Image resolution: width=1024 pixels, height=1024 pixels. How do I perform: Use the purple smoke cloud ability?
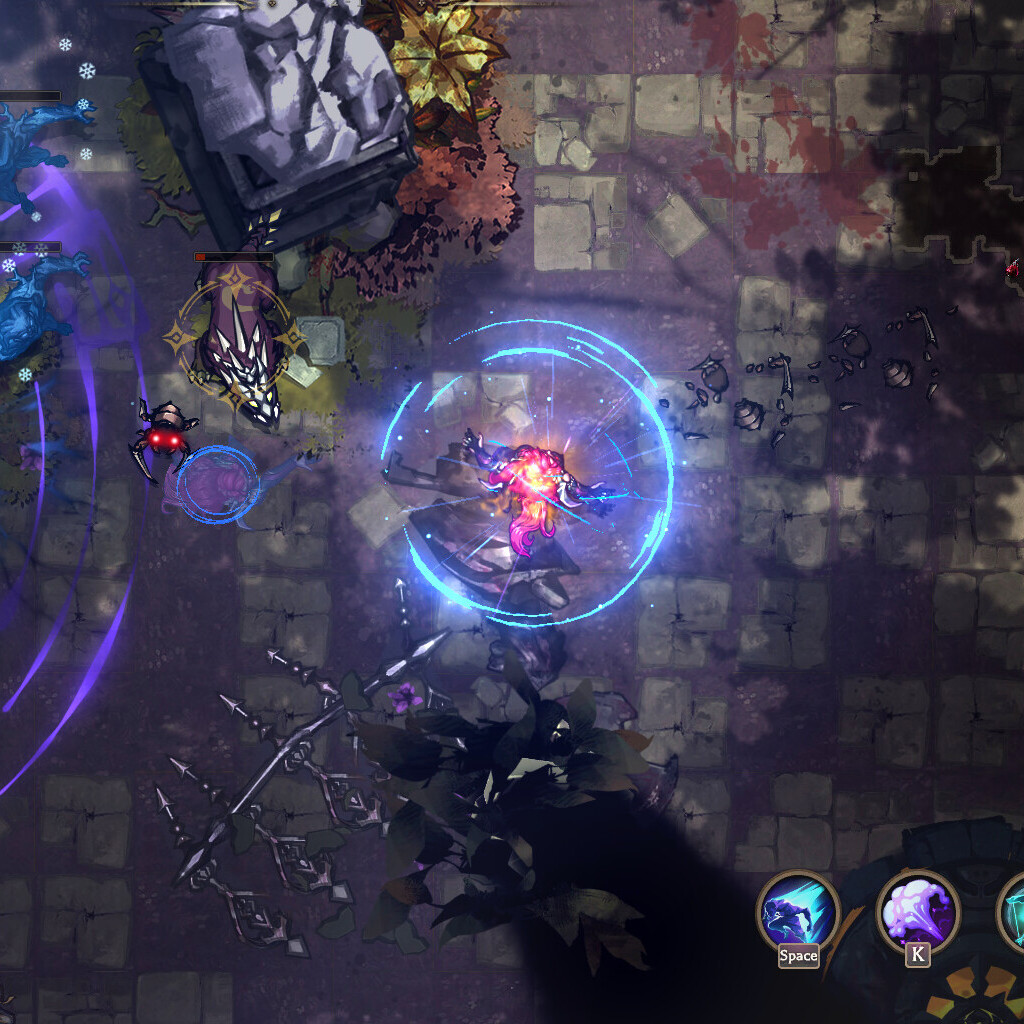click(917, 911)
